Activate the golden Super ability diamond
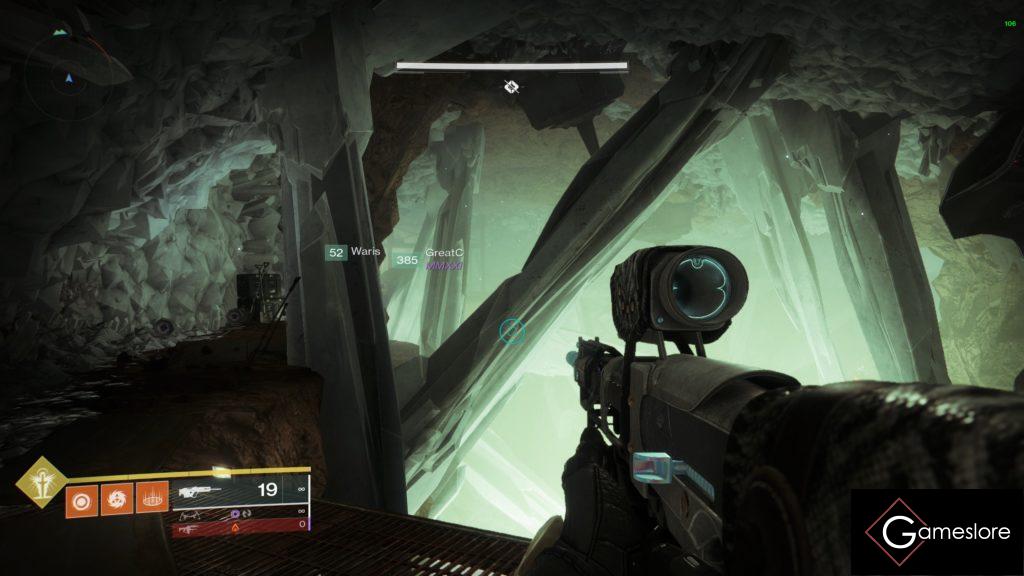Screen dimensions: 1024x576 tap(41, 484)
